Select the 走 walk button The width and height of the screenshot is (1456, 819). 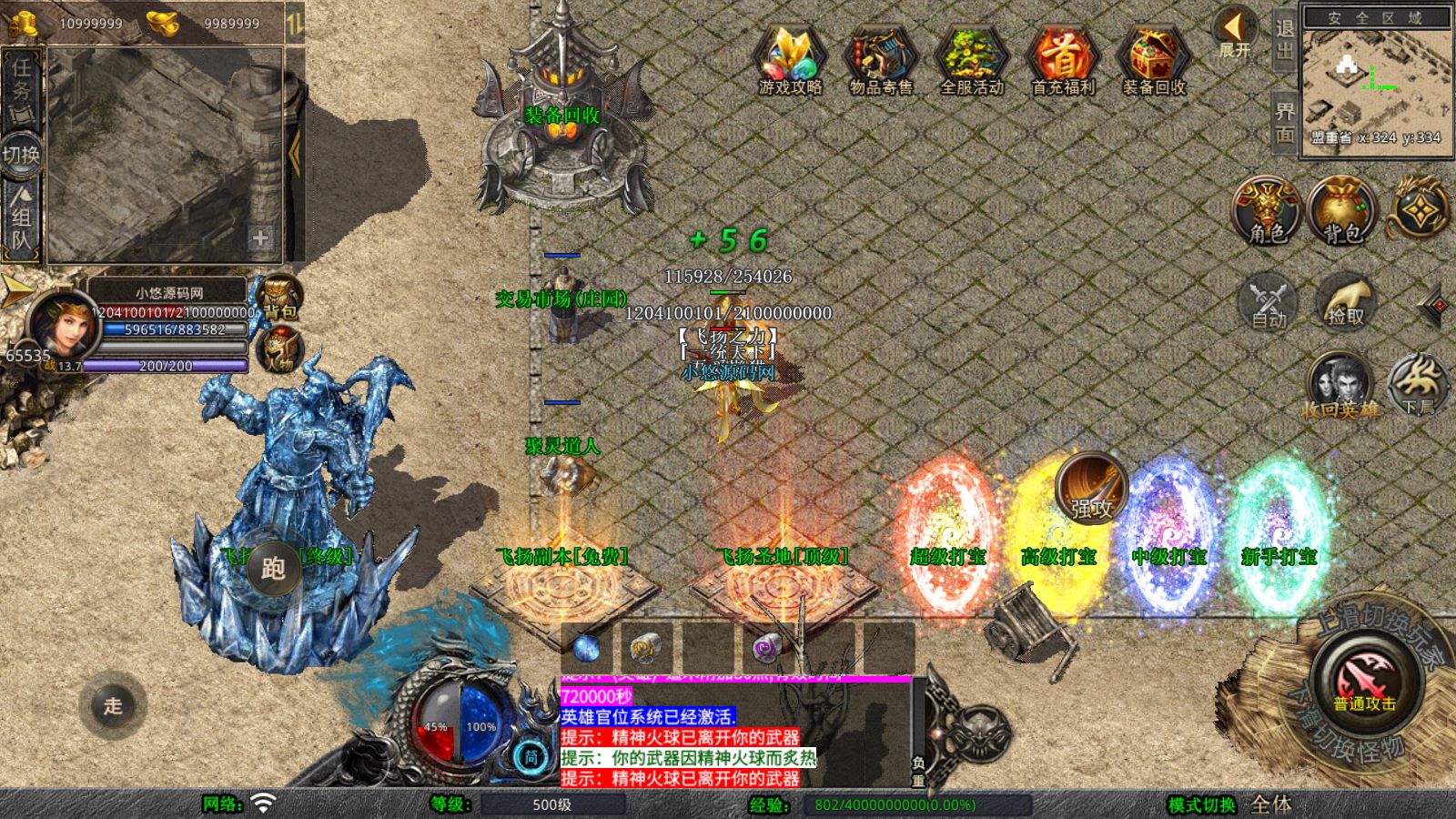(113, 705)
